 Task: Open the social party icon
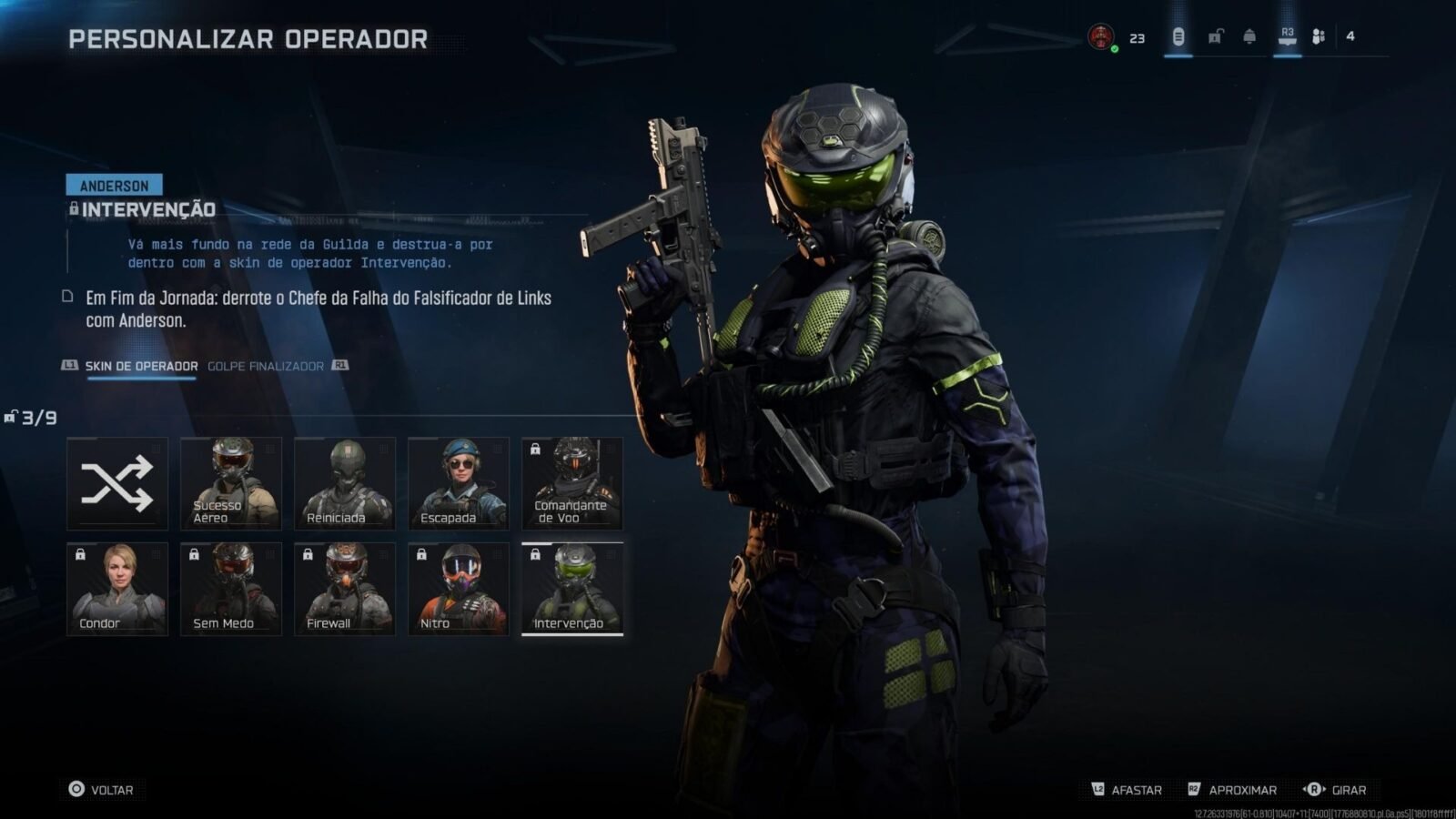1319,36
